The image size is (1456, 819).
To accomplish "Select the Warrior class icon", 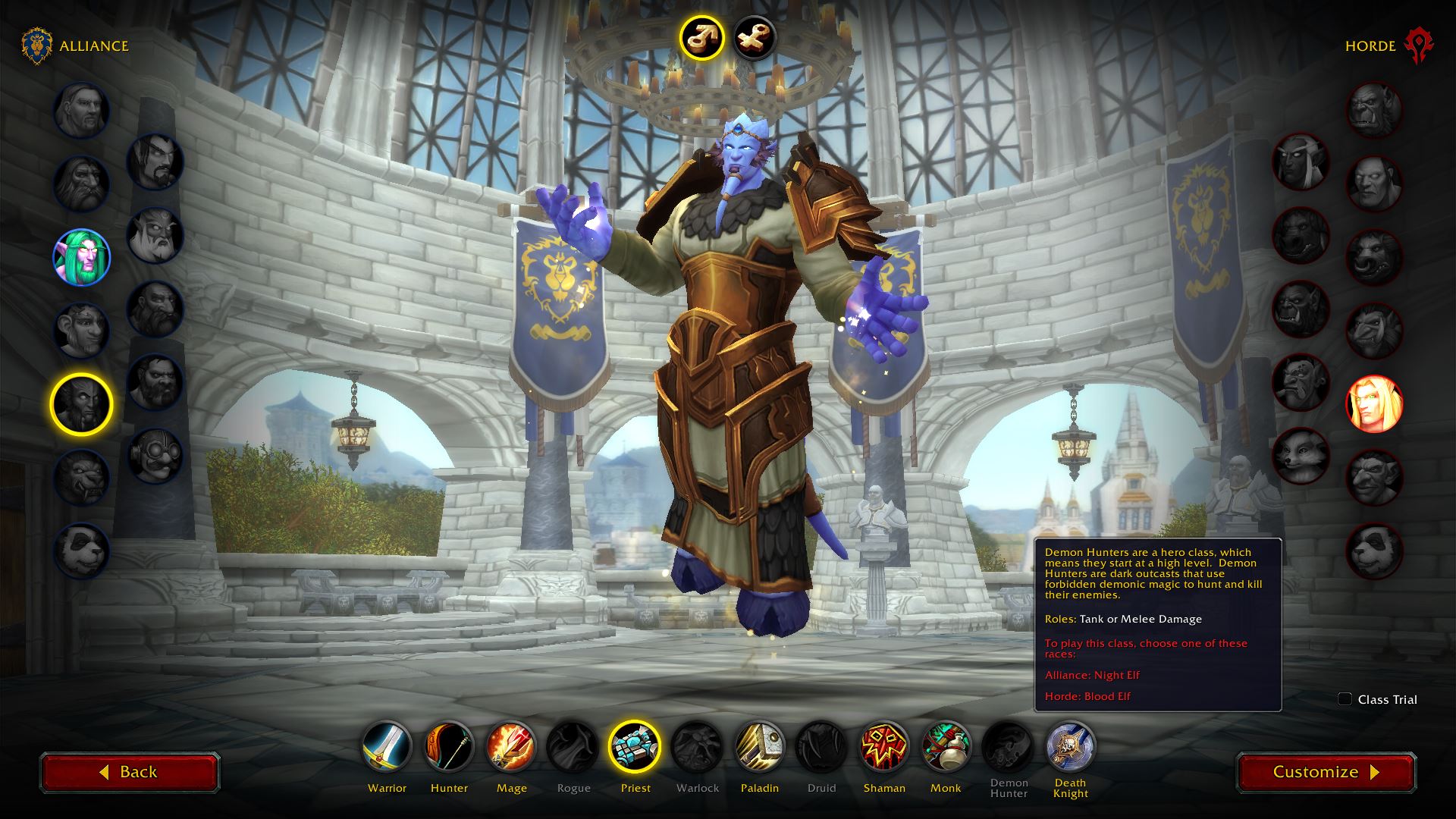I will click(387, 746).
